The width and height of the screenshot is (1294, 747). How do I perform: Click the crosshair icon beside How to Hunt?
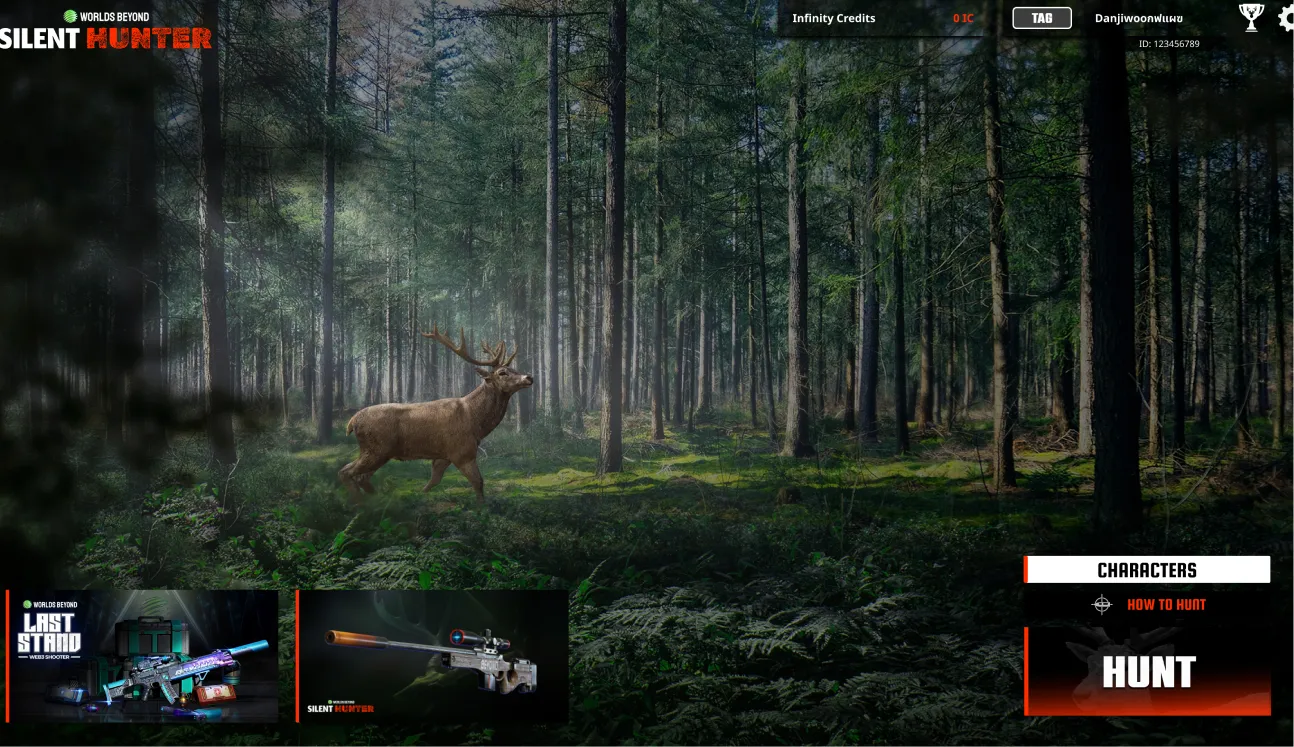tap(1101, 604)
